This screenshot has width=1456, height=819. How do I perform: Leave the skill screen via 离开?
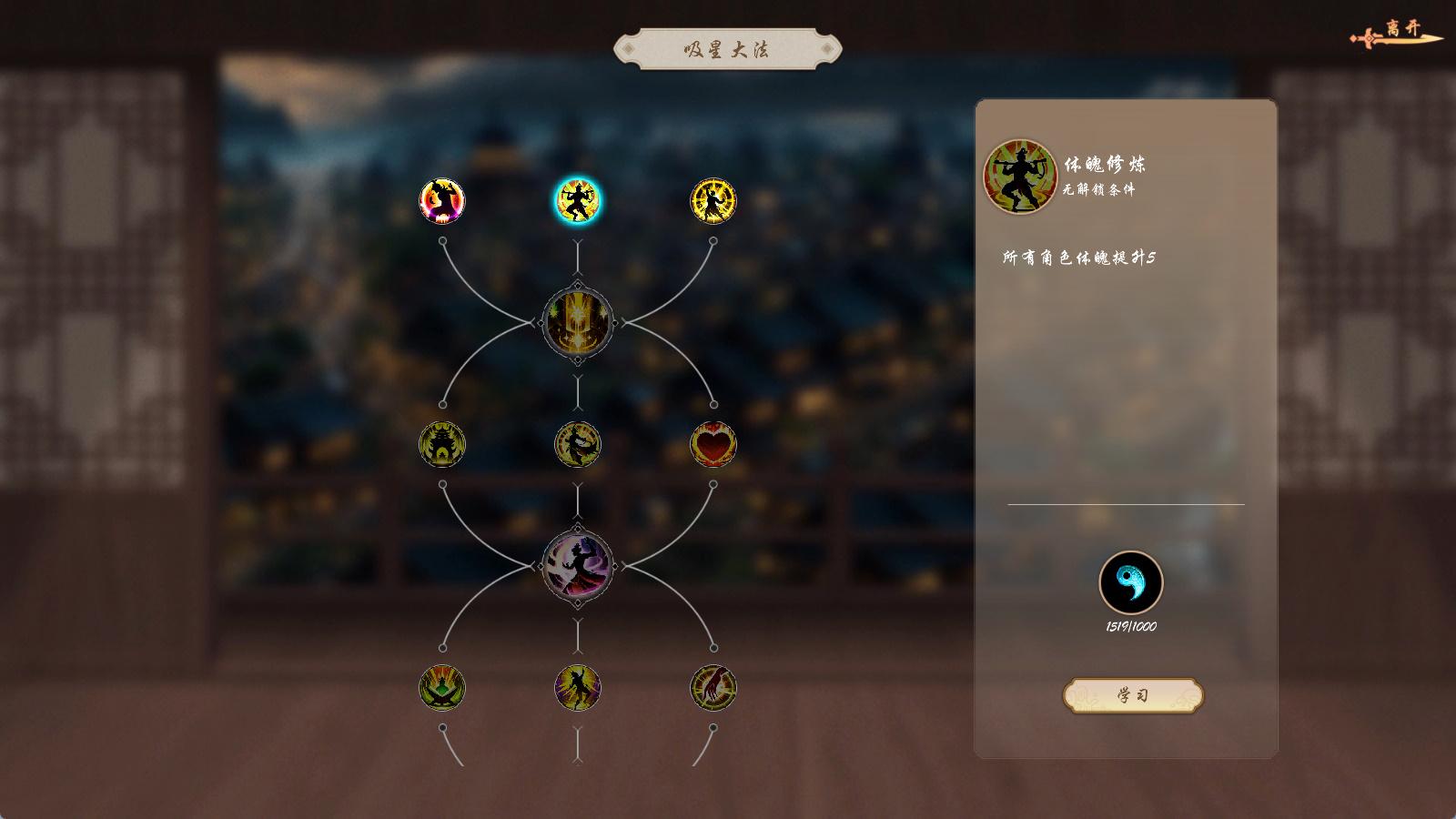tap(1399, 34)
